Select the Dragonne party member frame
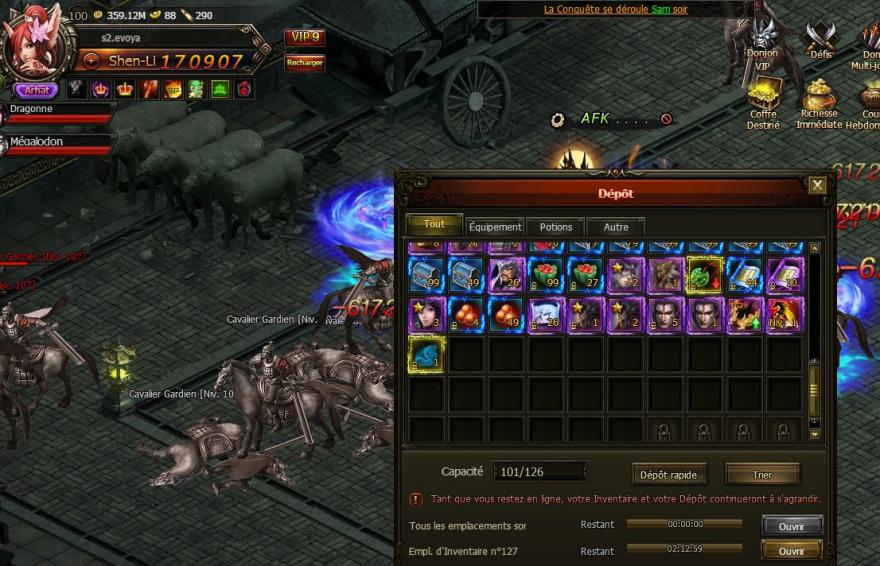This screenshot has width=880, height=566. tap(55, 113)
